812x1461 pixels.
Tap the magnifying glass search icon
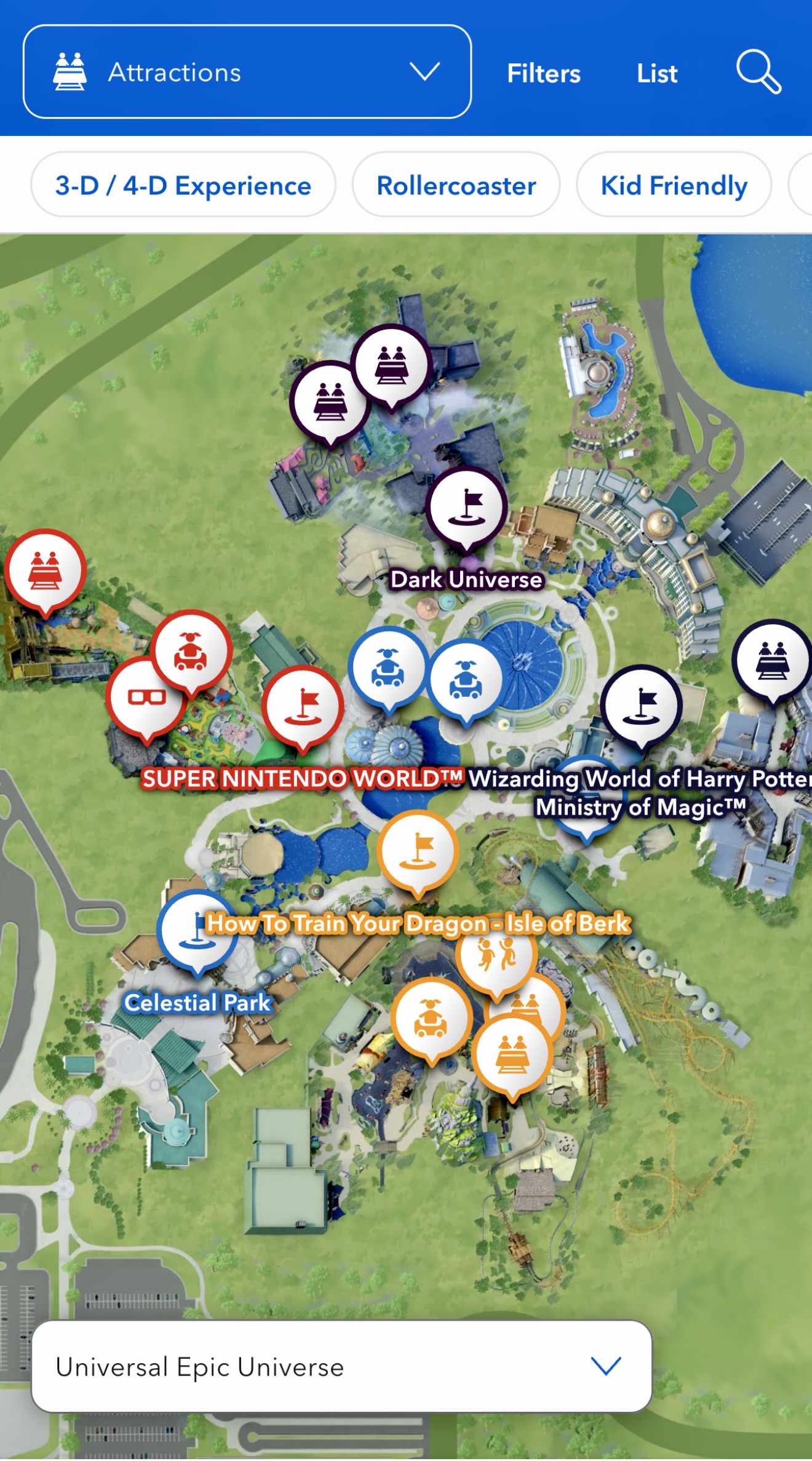pyautogui.click(x=758, y=72)
